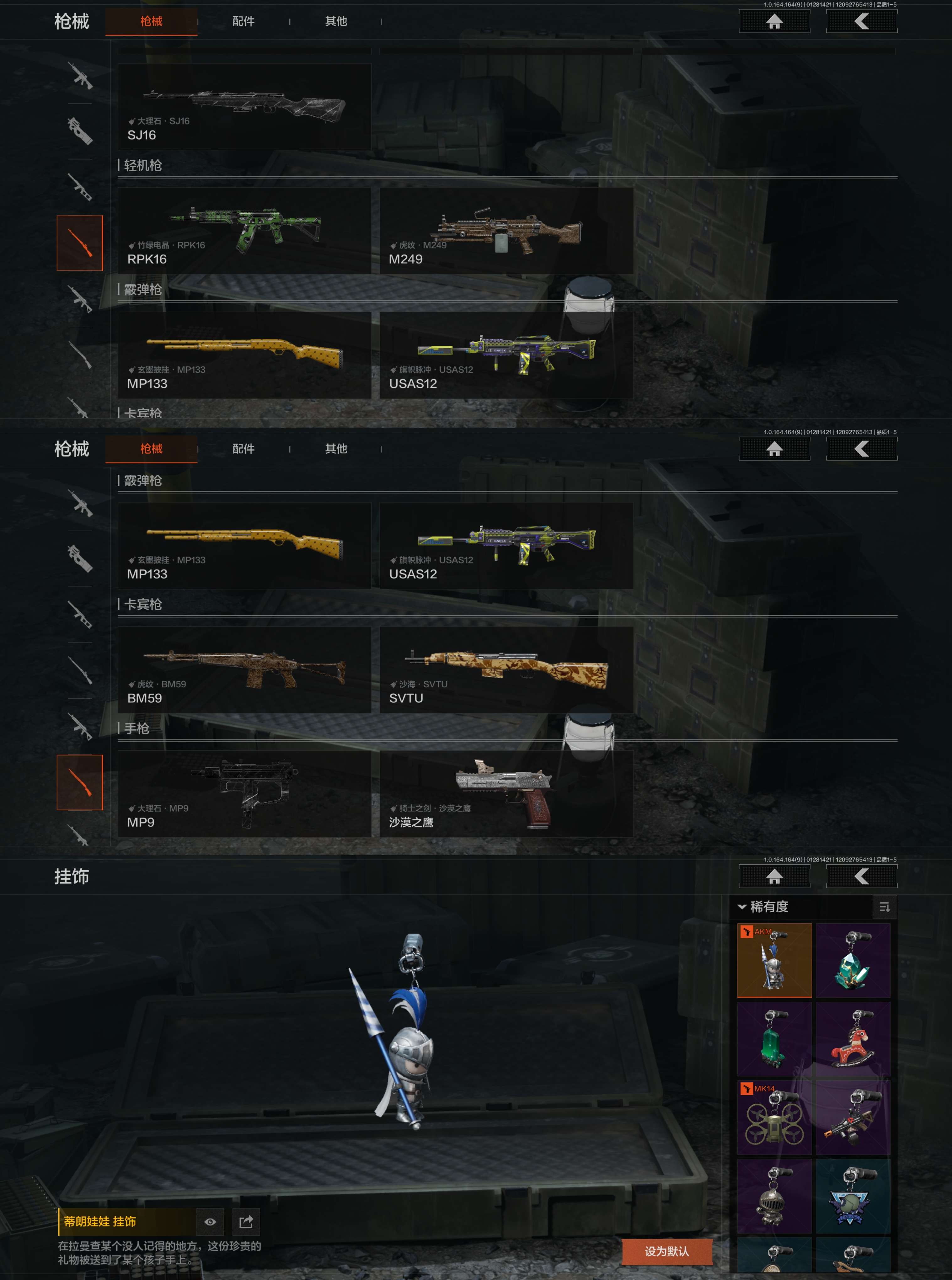Pick the green emerald pendant
952x1280 pixels.
point(774,1038)
